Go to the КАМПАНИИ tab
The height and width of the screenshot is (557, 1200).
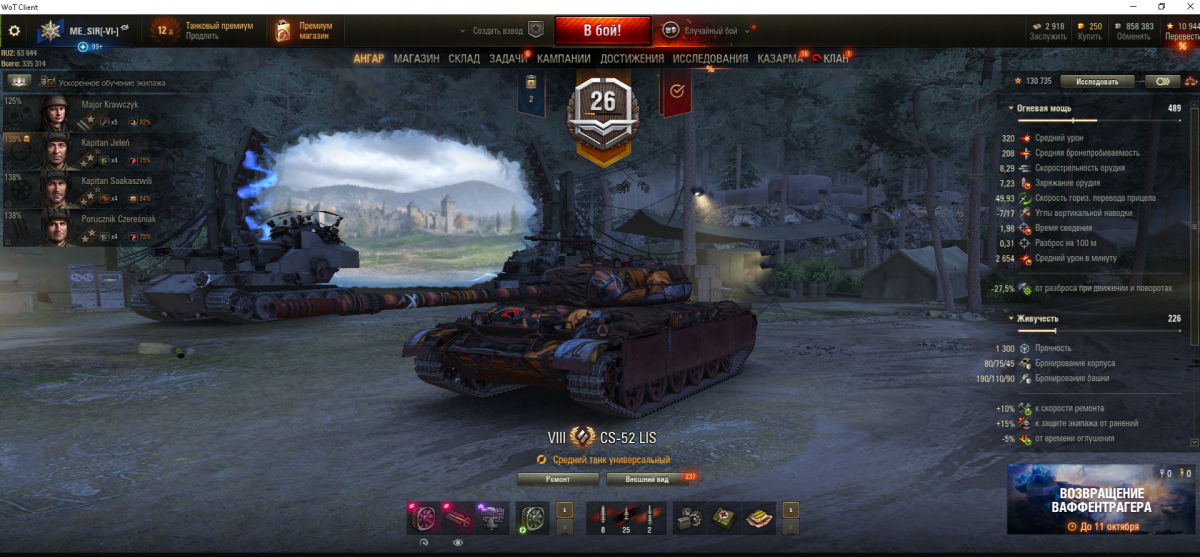(x=563, y=59)
